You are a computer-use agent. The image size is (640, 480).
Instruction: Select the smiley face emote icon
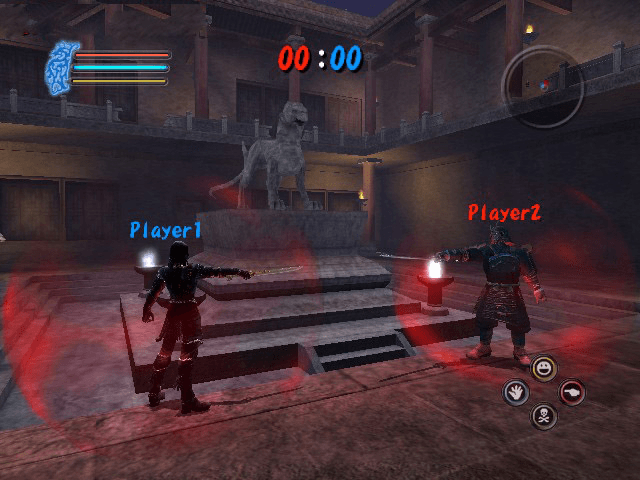click(543, 369)
